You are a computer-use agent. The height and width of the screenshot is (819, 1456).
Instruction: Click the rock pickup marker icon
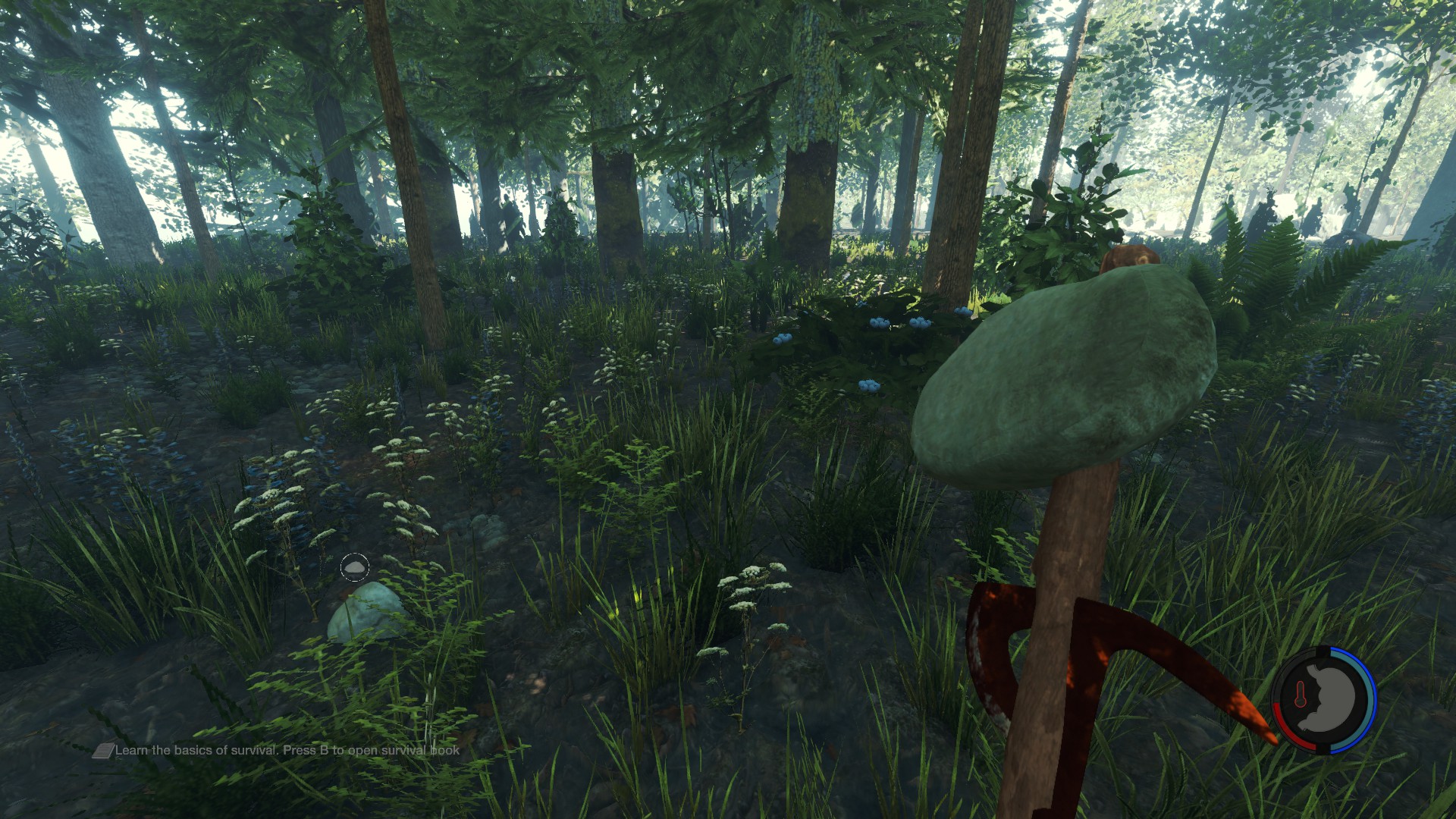pyautogui.click(x=354, y=566)
